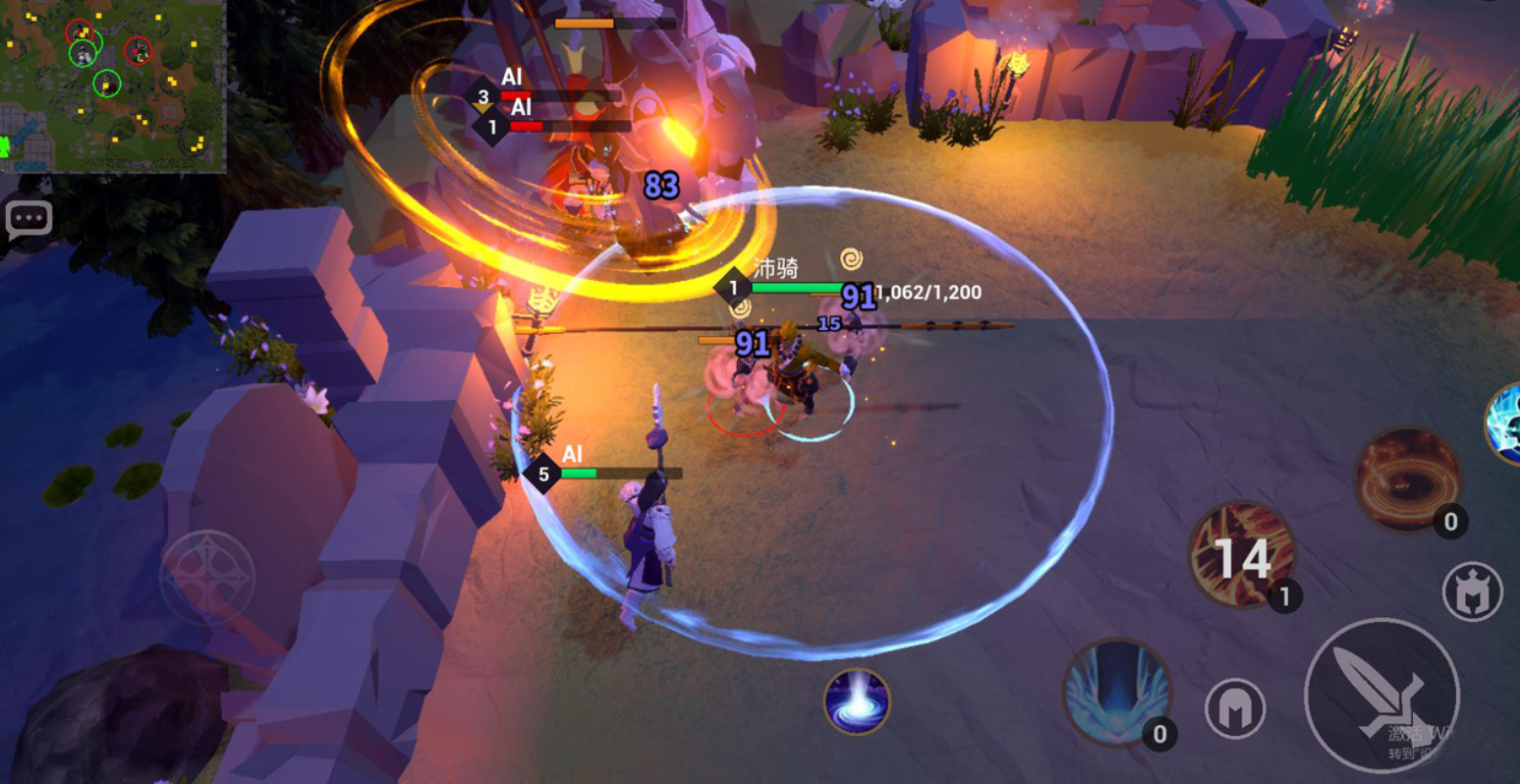The width and height of the screenshot is (1520, 784).
Task: Cast the swirling fire ring ability
Action: click(1407, 479)
